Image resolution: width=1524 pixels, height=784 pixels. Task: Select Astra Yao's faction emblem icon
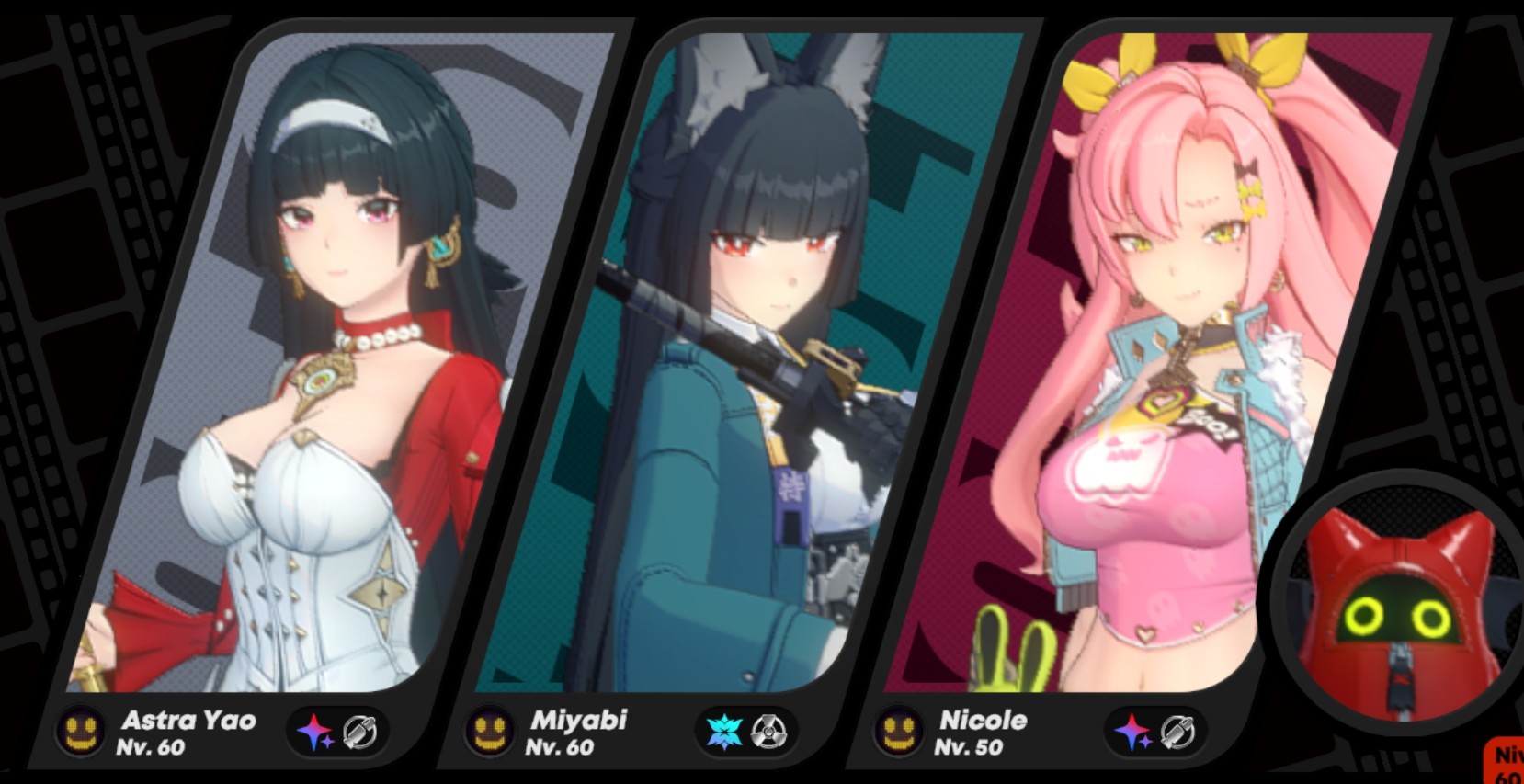point(81,731)
